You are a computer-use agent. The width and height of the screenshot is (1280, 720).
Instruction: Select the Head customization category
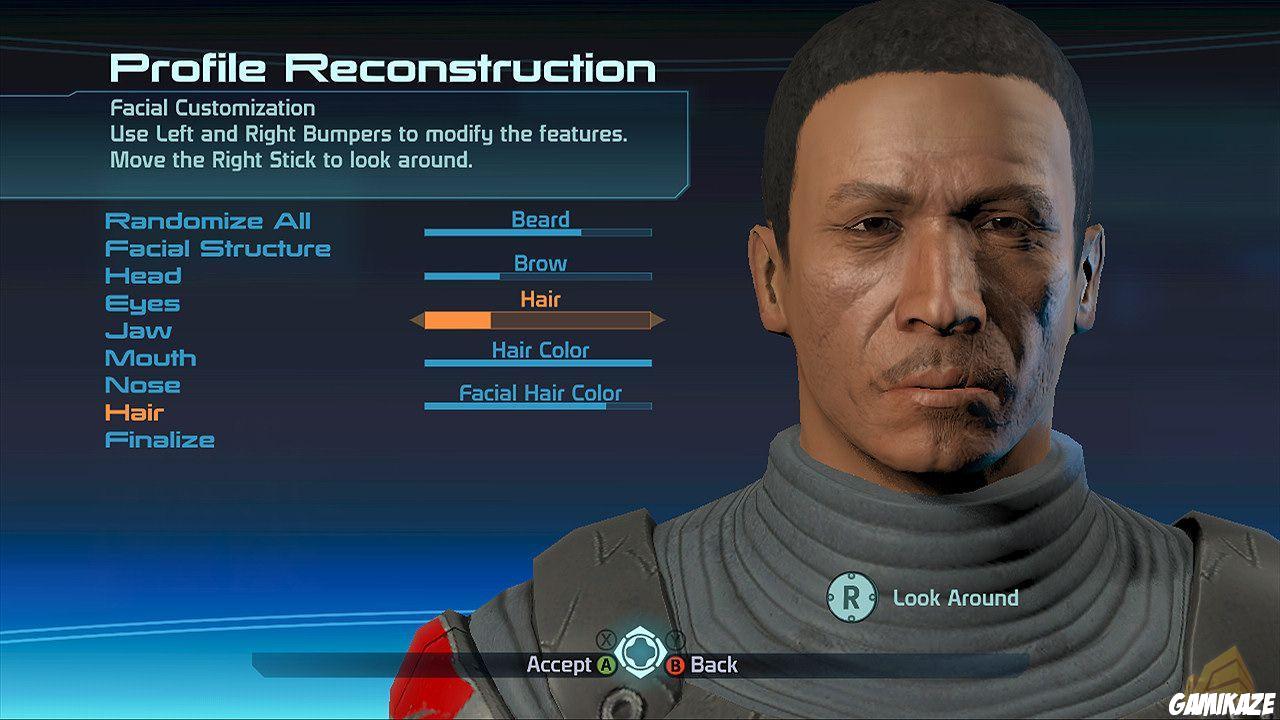pos(144,276)
